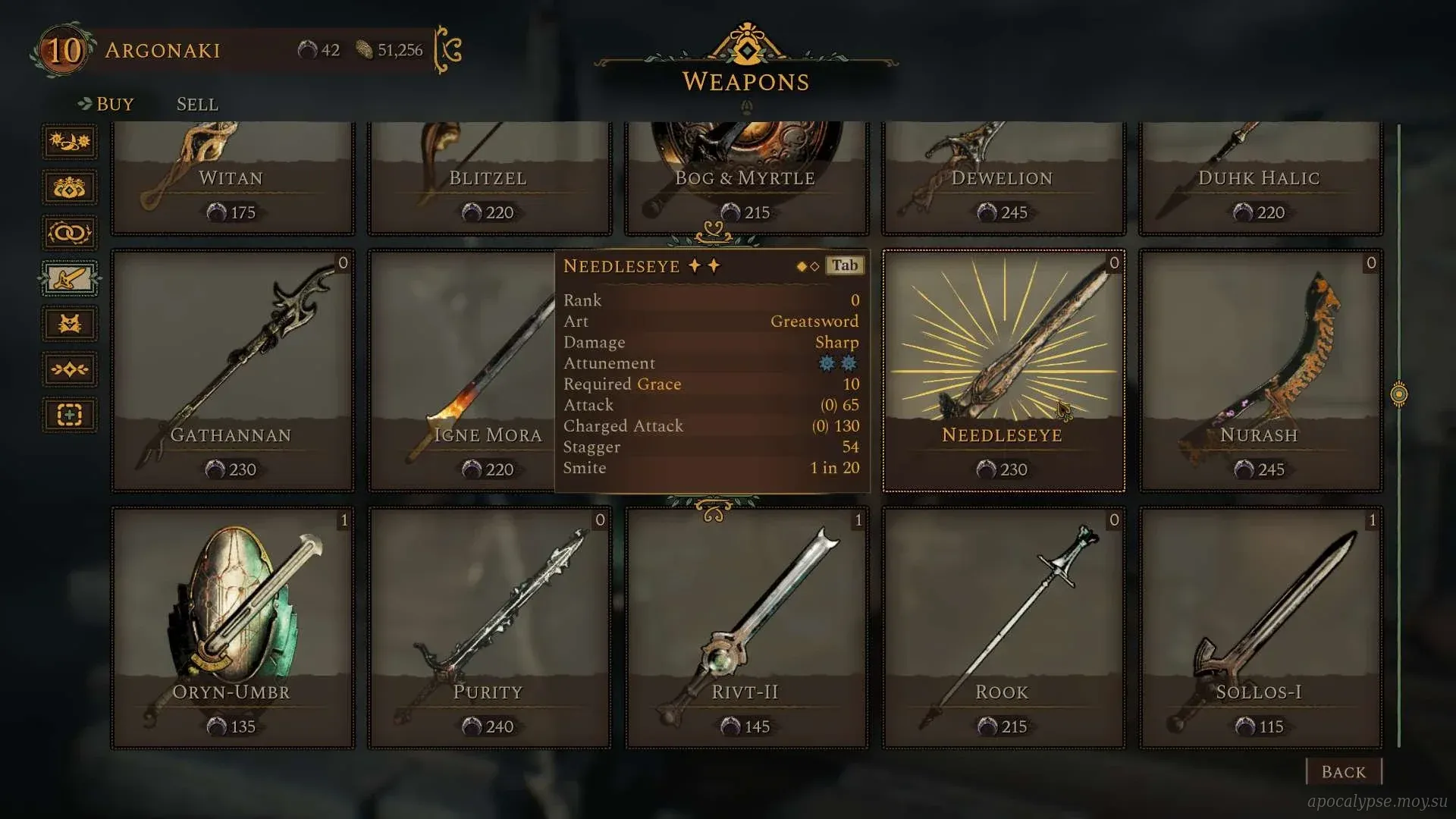Pick the Rook rapier card
The image size is (1456, 819).
tap(1003, 628)
